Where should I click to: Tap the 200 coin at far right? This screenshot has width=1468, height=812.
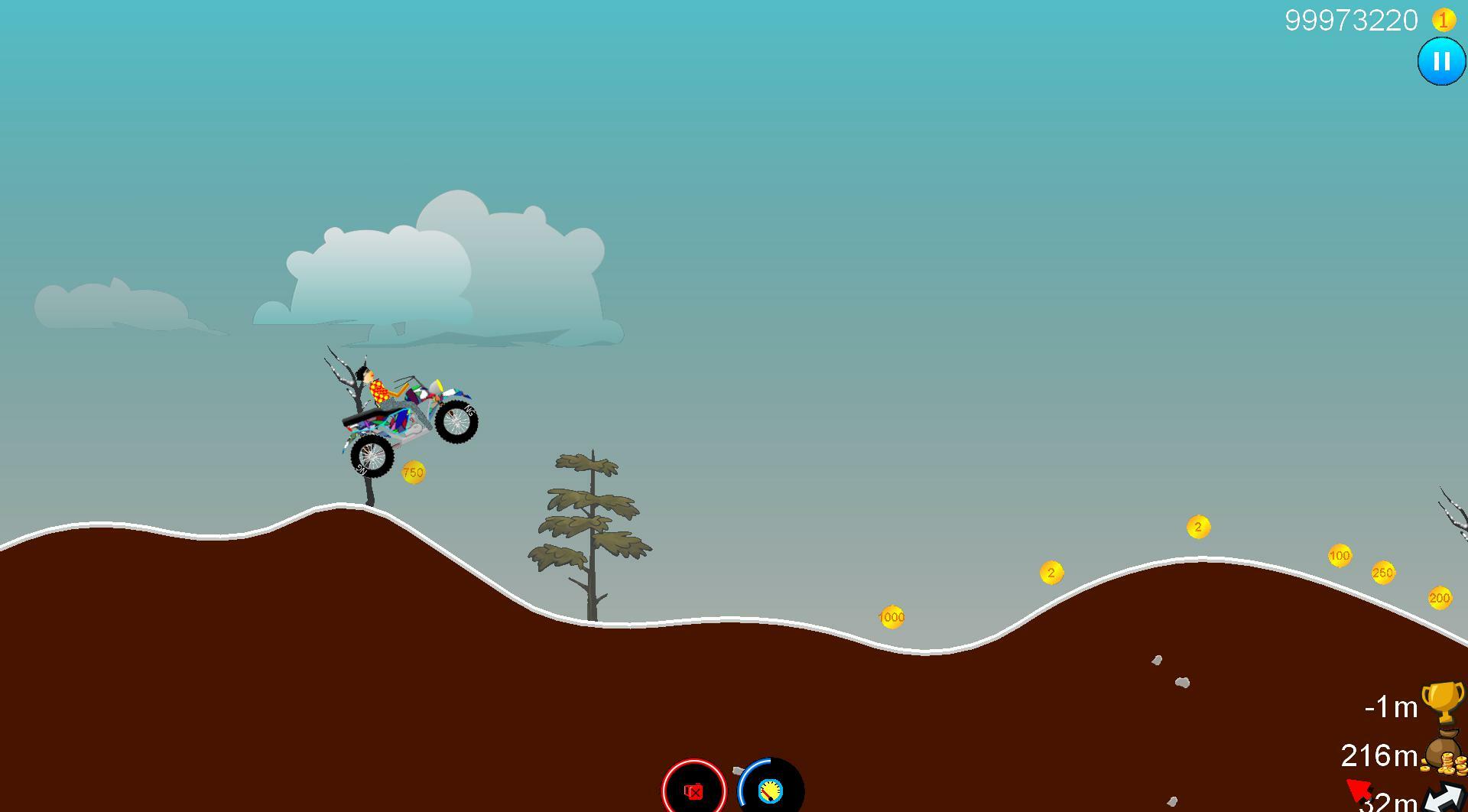(x=1440, y=597)
